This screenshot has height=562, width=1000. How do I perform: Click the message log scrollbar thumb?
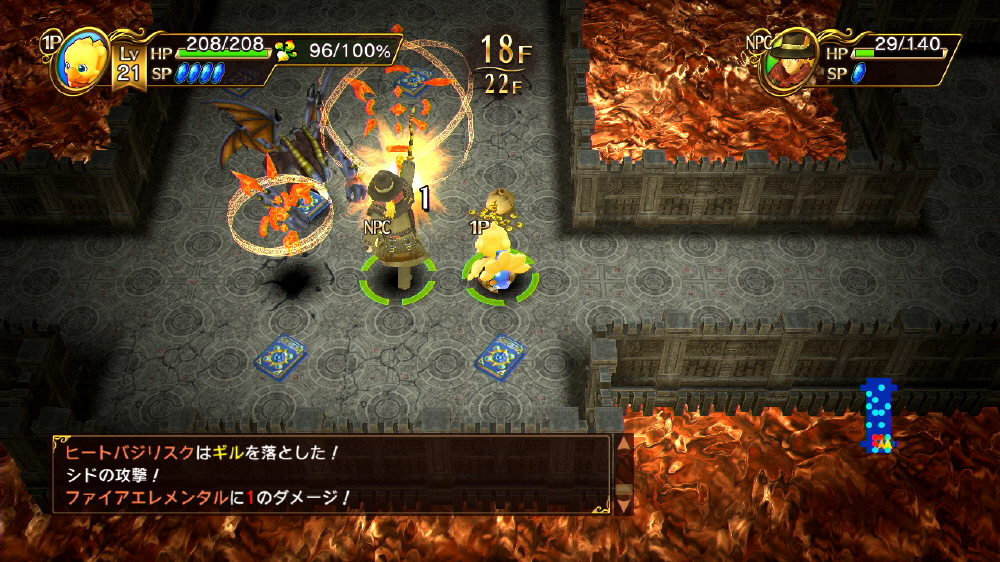coord(621,489)
